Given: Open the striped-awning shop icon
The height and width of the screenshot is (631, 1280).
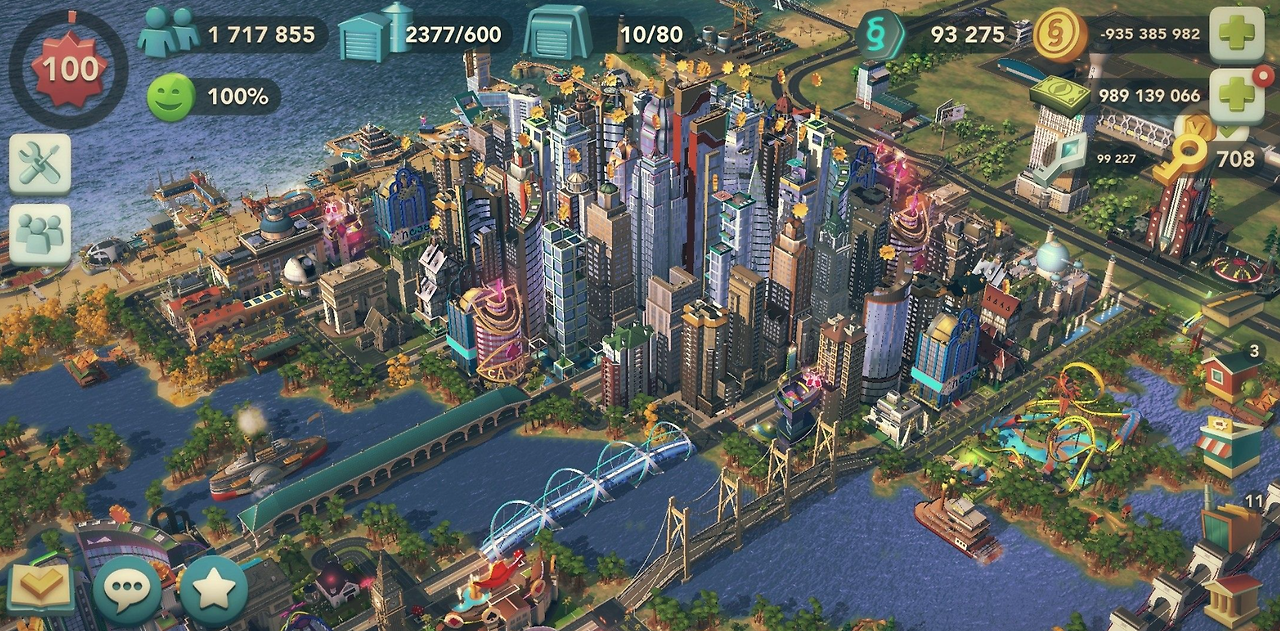Looking at the screenshot, I should click(1231, 447).
